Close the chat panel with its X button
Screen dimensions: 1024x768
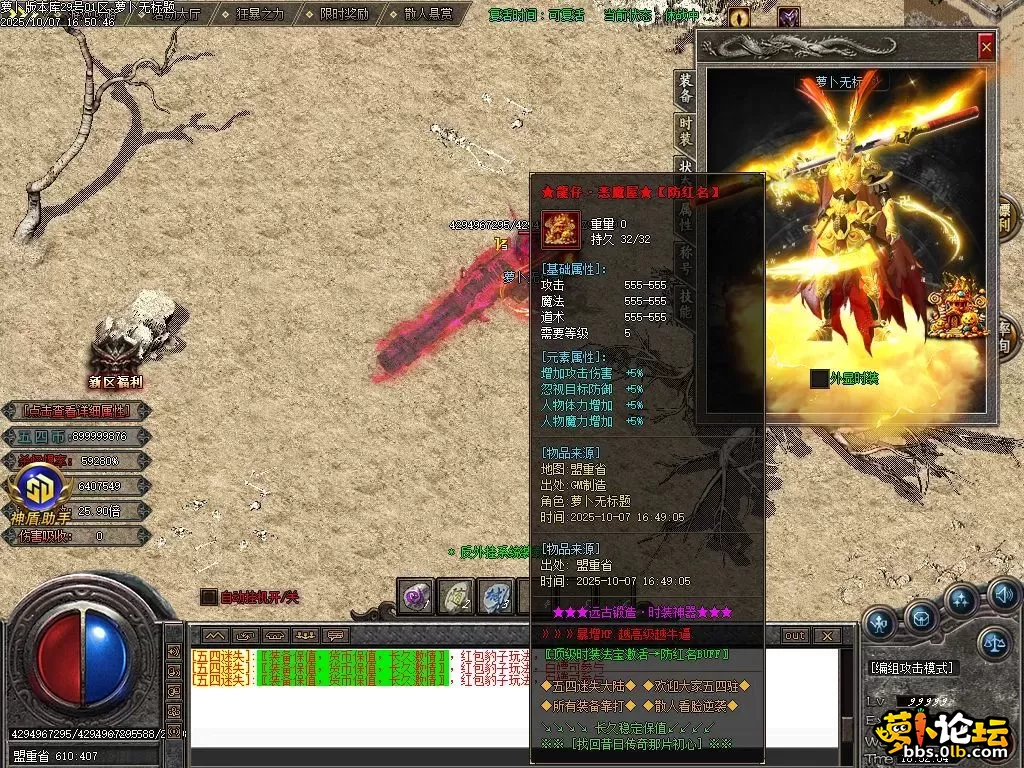pos(826,636)
